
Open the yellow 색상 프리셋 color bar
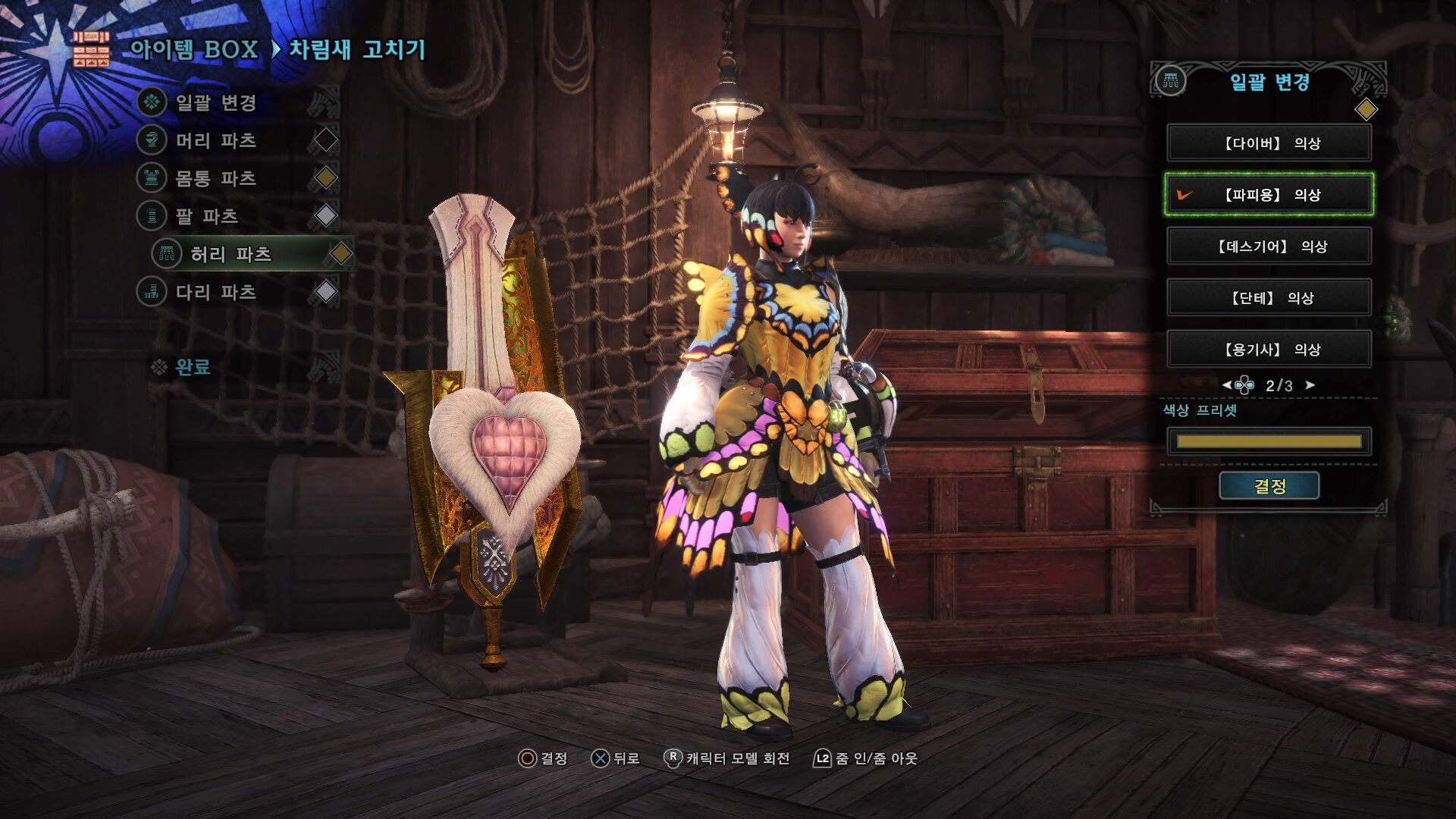[x=1269, y=441]
